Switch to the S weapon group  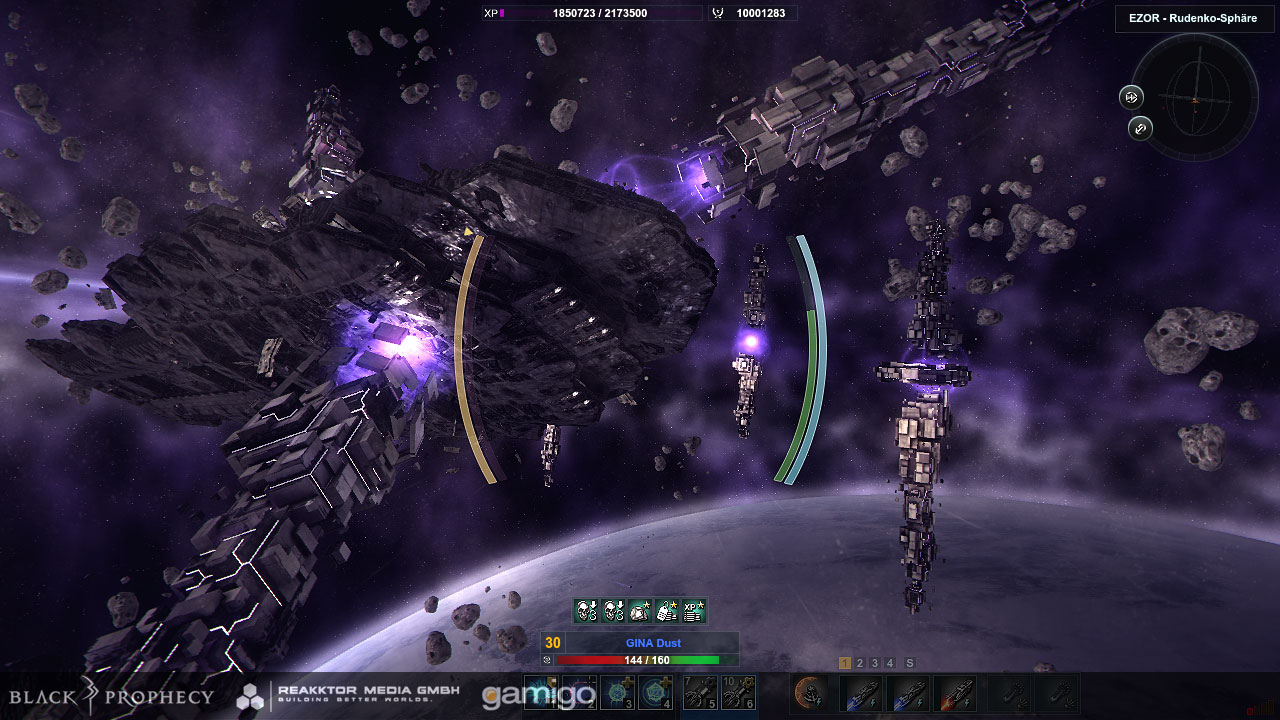pos(910,663)
